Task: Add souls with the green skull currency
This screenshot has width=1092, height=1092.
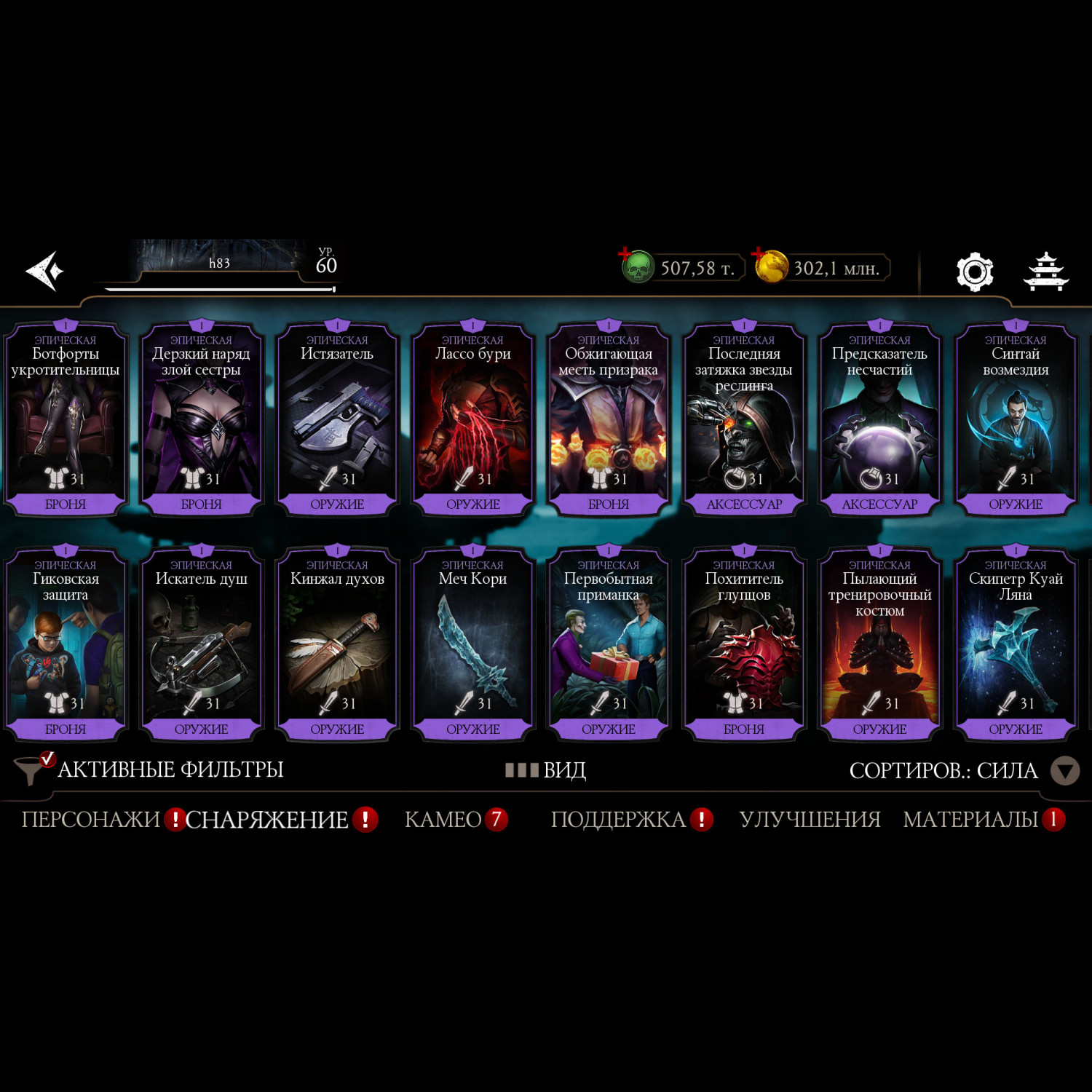Action: tap(637, 267)
